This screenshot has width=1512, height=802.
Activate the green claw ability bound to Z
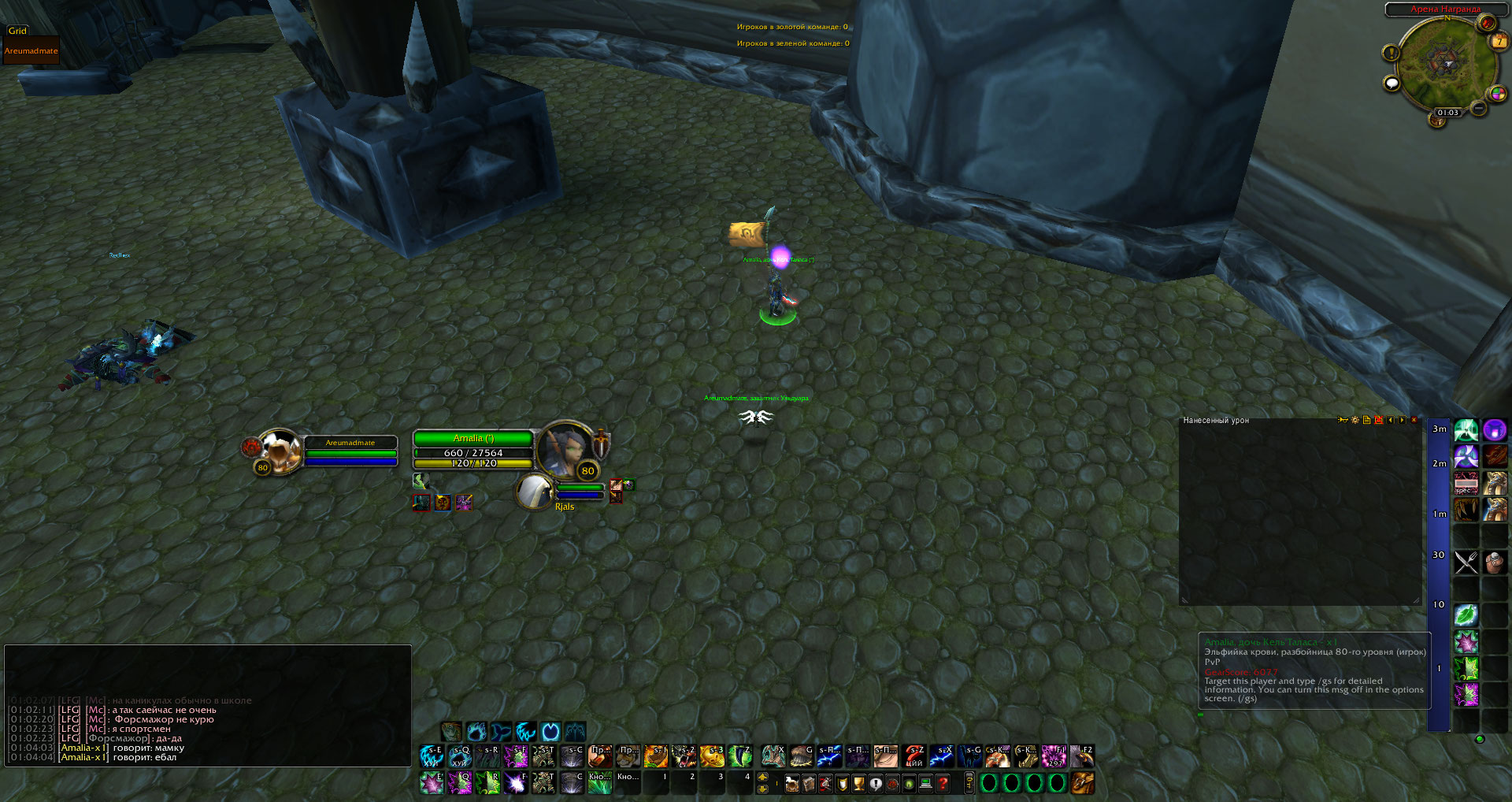(x=739, y=756)
